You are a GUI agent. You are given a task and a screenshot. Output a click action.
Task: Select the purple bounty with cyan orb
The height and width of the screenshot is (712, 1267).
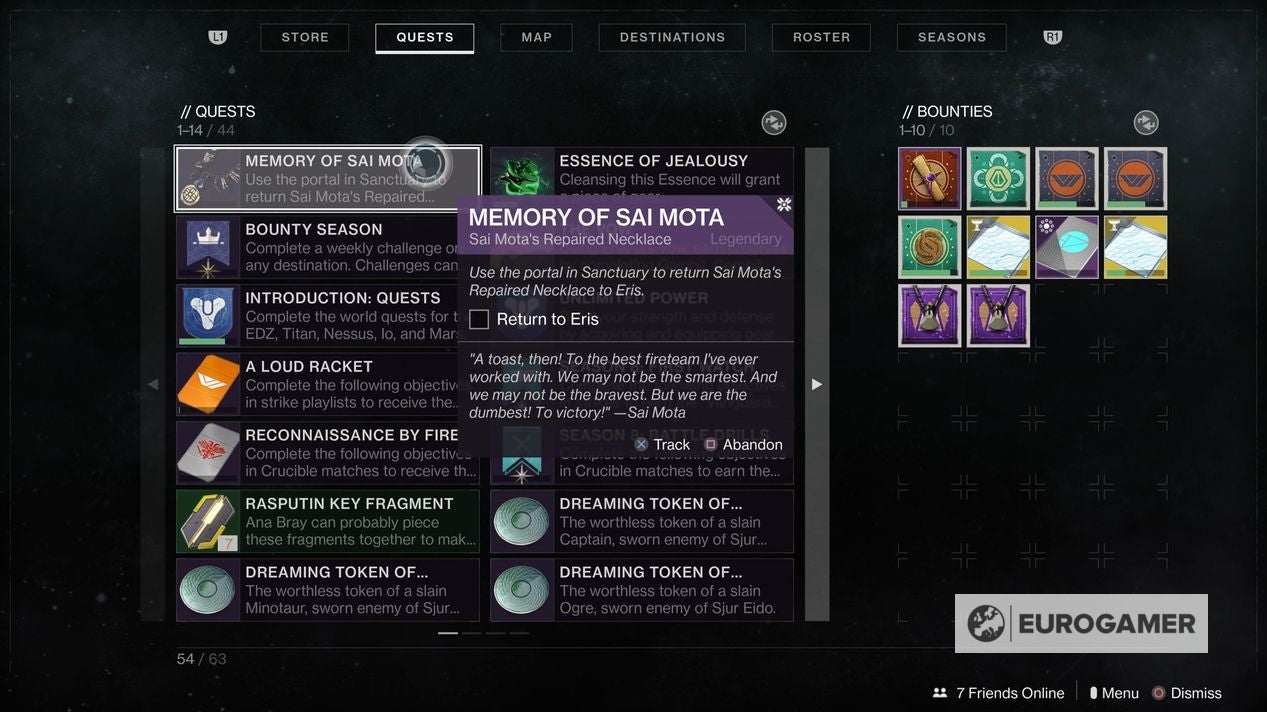click(1067, 247)
